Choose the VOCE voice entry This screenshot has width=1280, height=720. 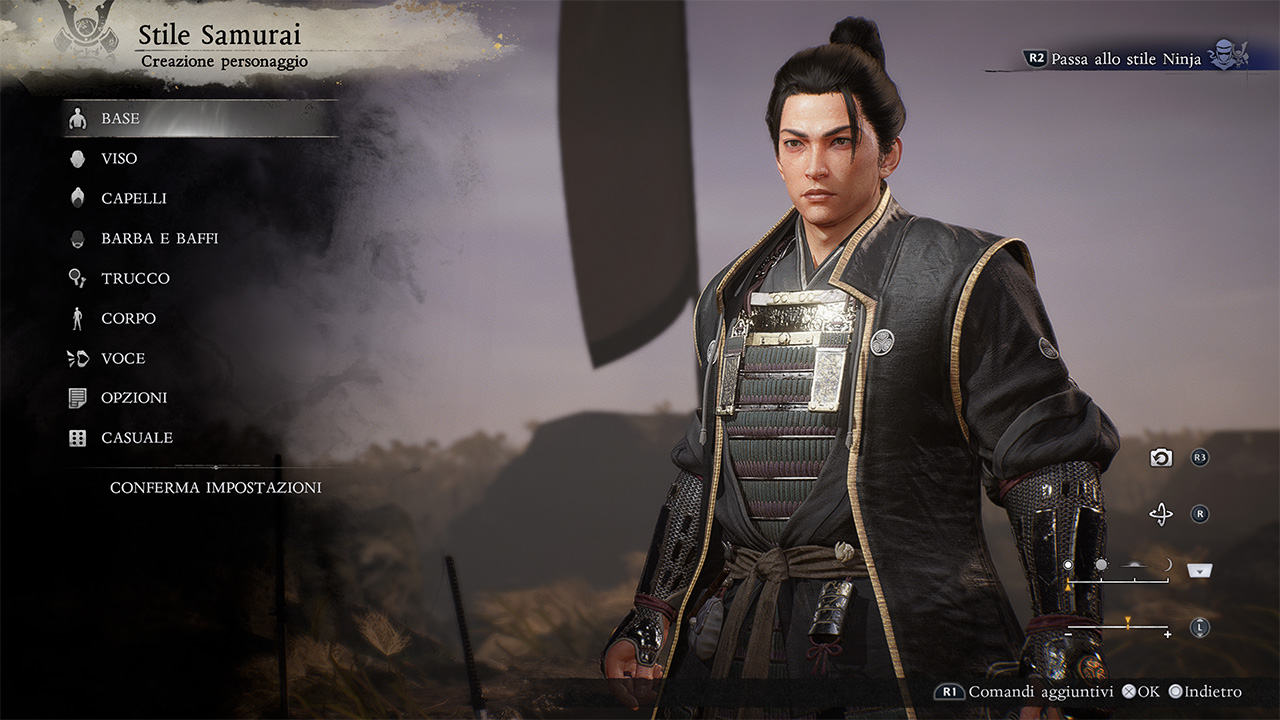123,359
